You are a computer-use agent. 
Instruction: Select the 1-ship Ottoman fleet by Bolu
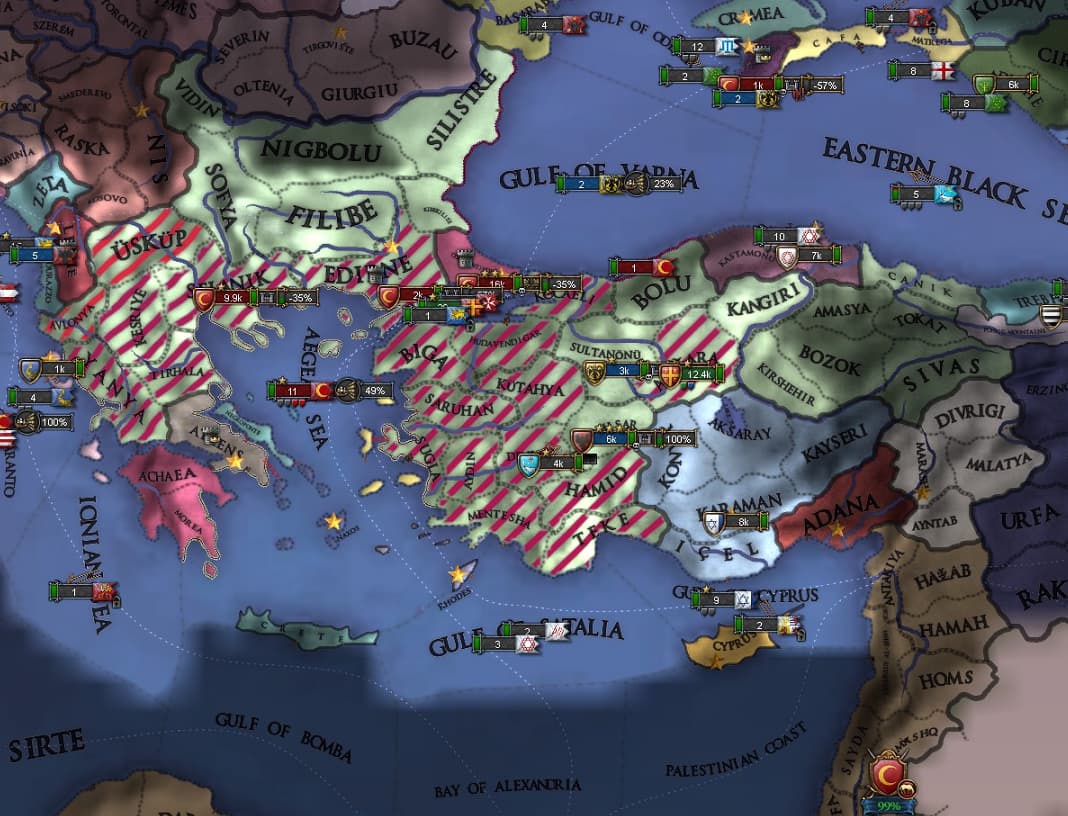tap(634, 267)
